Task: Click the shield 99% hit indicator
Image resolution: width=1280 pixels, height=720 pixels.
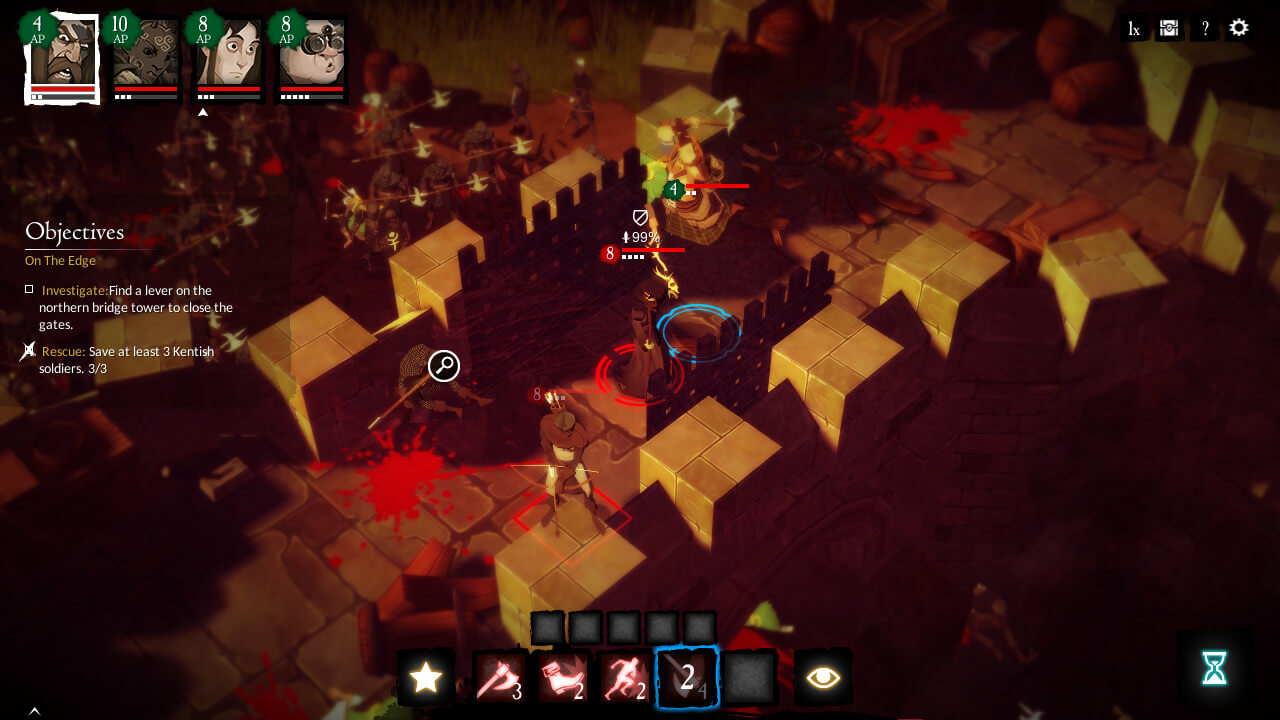Action: [640, 228]
